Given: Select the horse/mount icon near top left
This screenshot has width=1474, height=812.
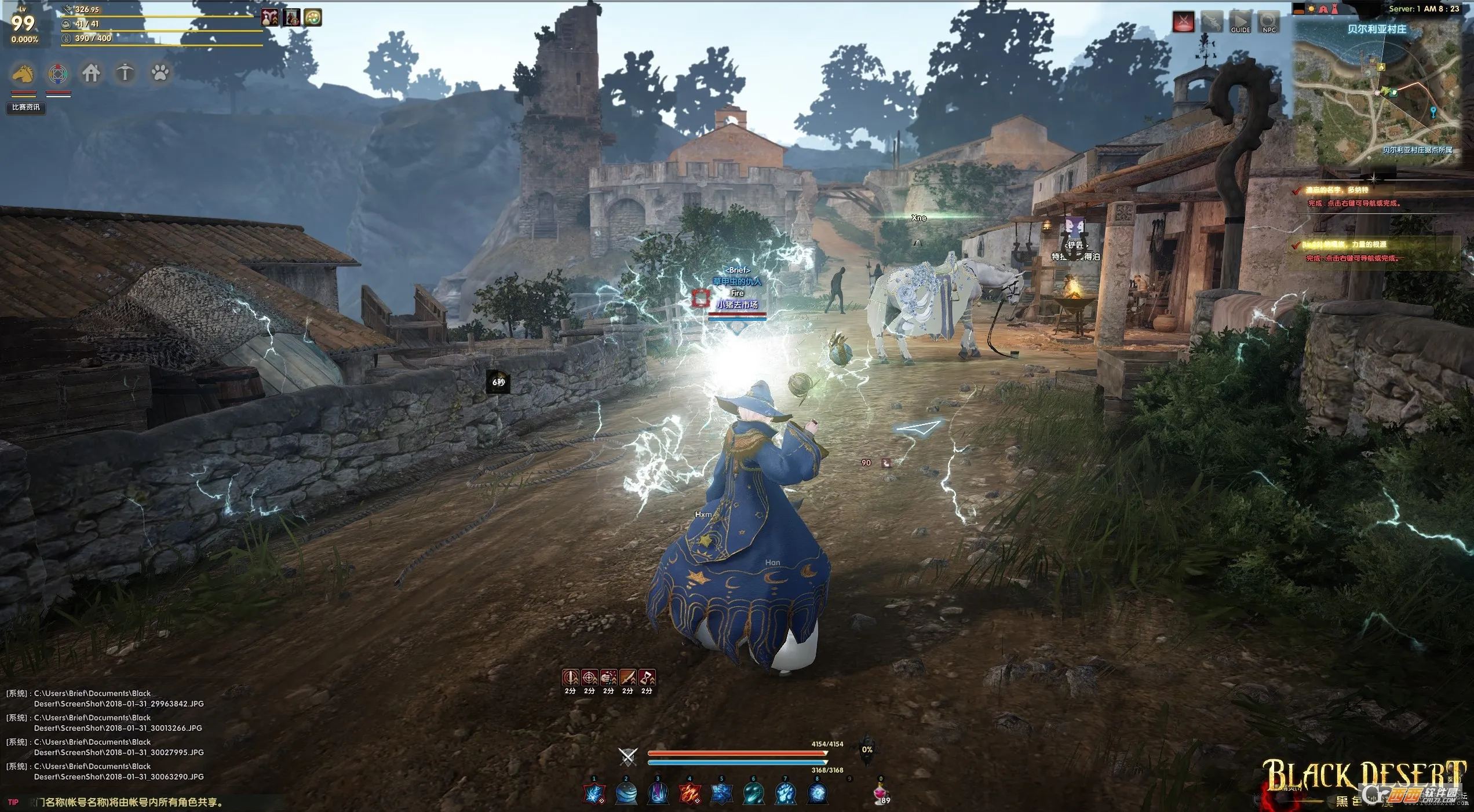Looking at the screenshot, I should click(22, 74).
